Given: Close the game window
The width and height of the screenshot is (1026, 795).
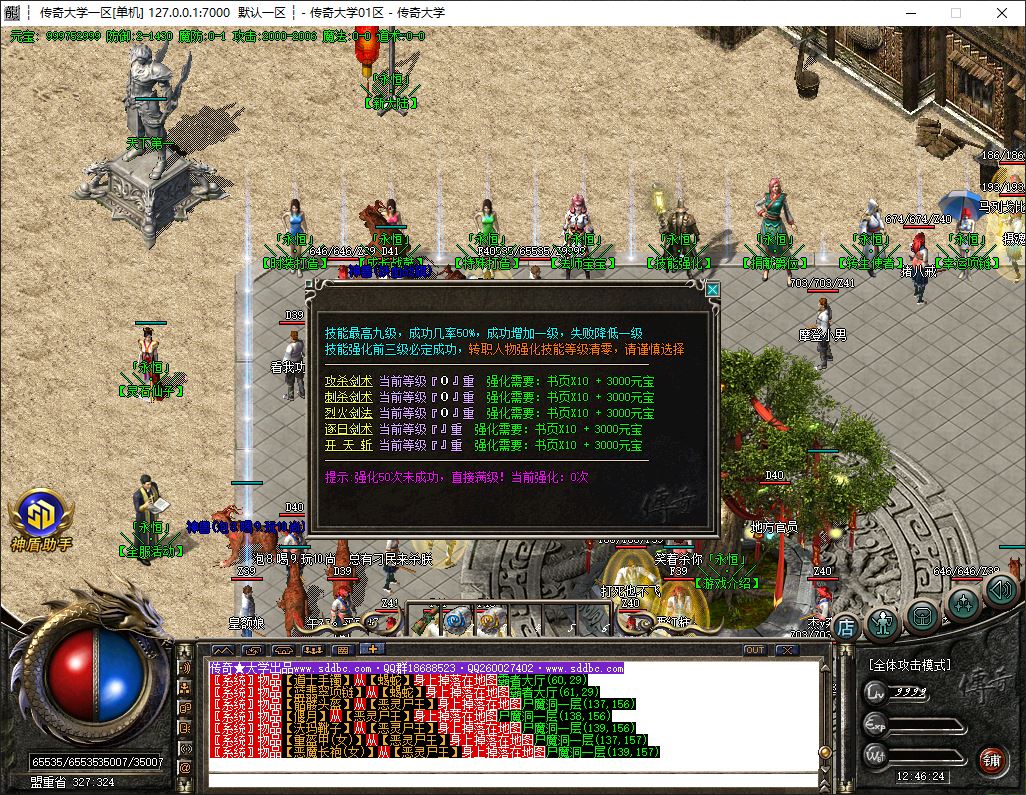Looking at the screenshot, I should (1002, 13).
